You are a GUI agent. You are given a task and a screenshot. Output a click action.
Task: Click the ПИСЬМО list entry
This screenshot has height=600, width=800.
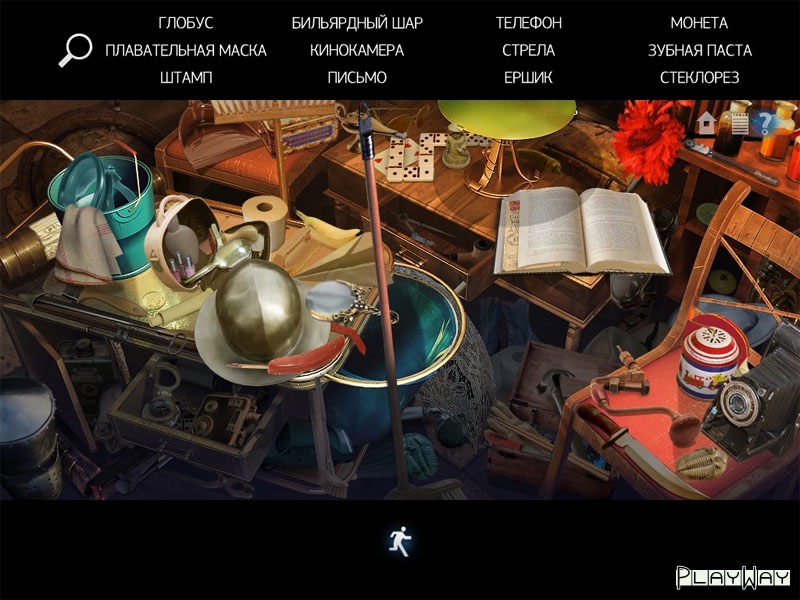357,77
